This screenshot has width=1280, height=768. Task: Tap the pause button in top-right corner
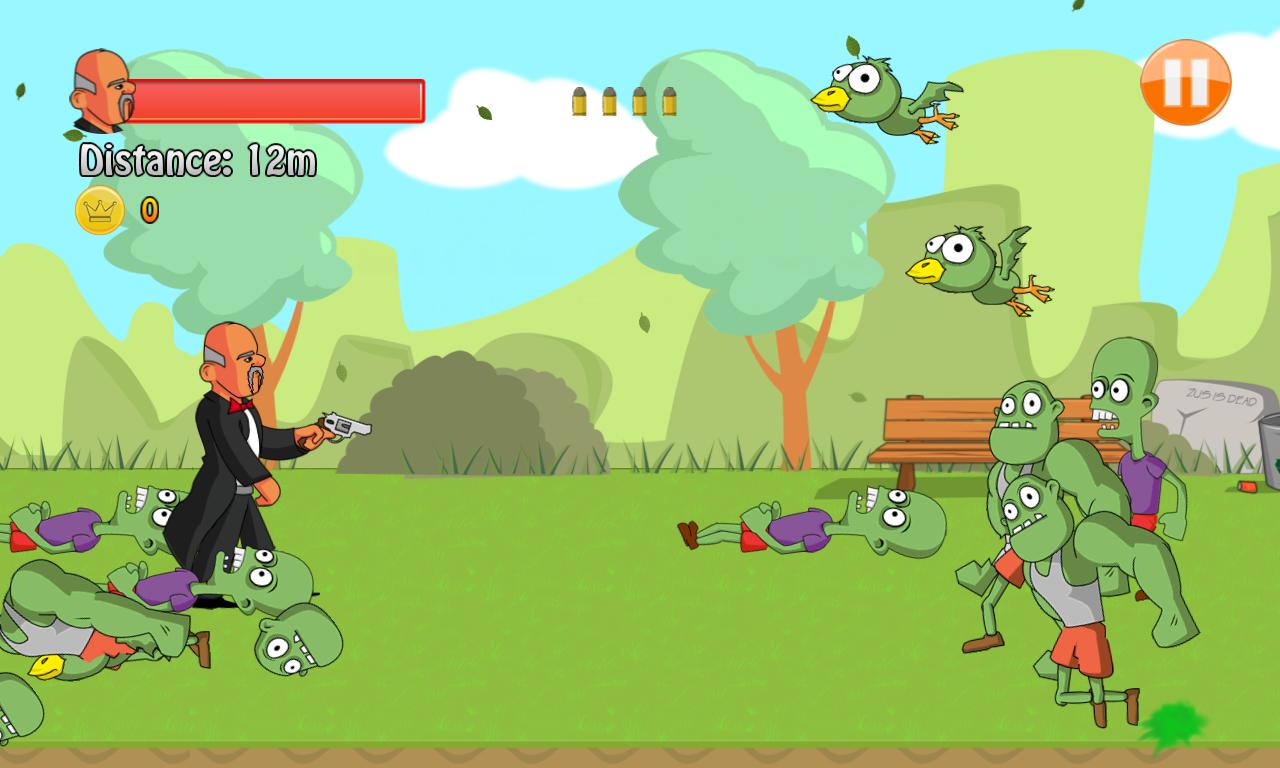click(x=1186, y=83)
